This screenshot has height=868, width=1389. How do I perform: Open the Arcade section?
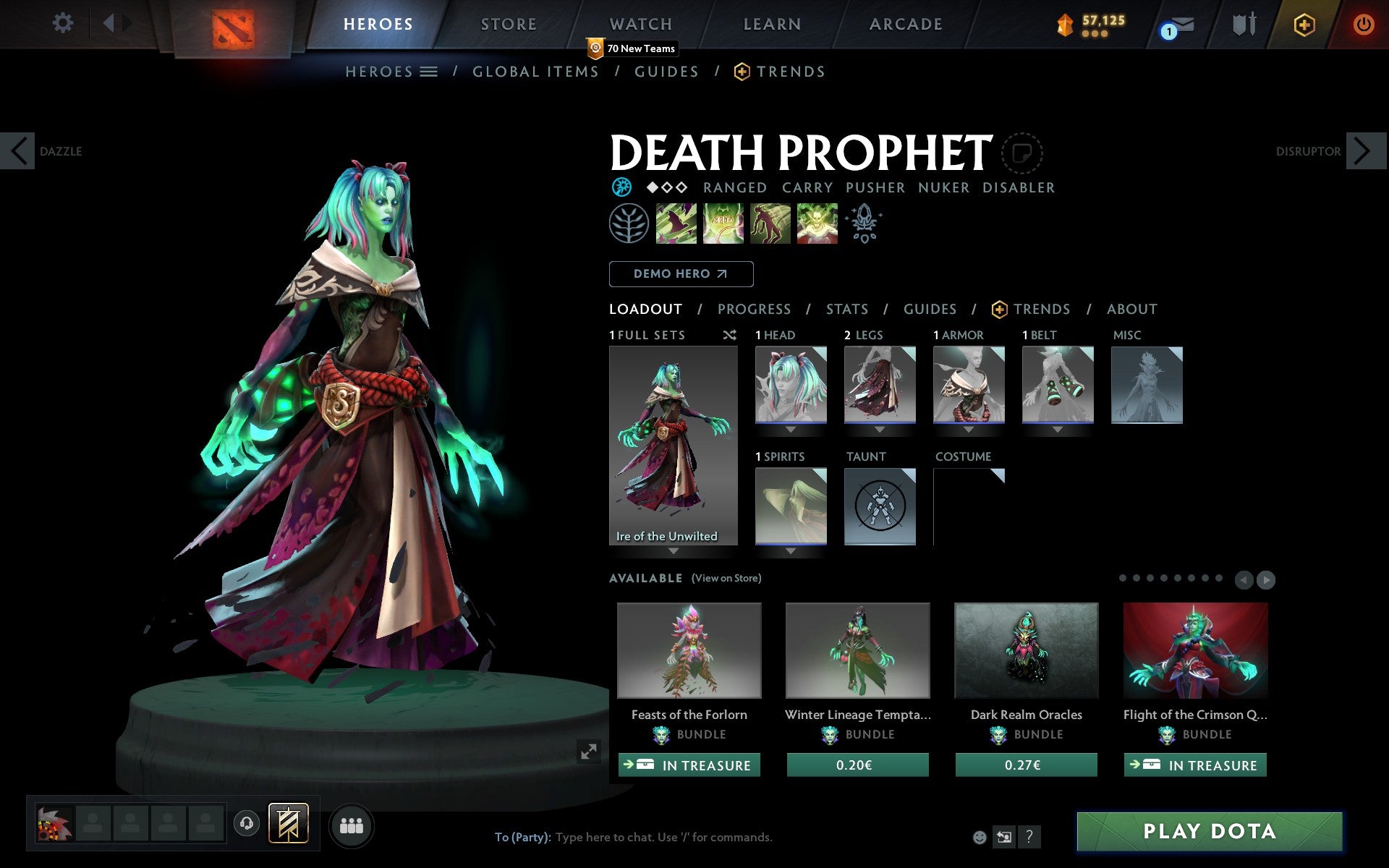pyautogui.click(x=906, y=25)
